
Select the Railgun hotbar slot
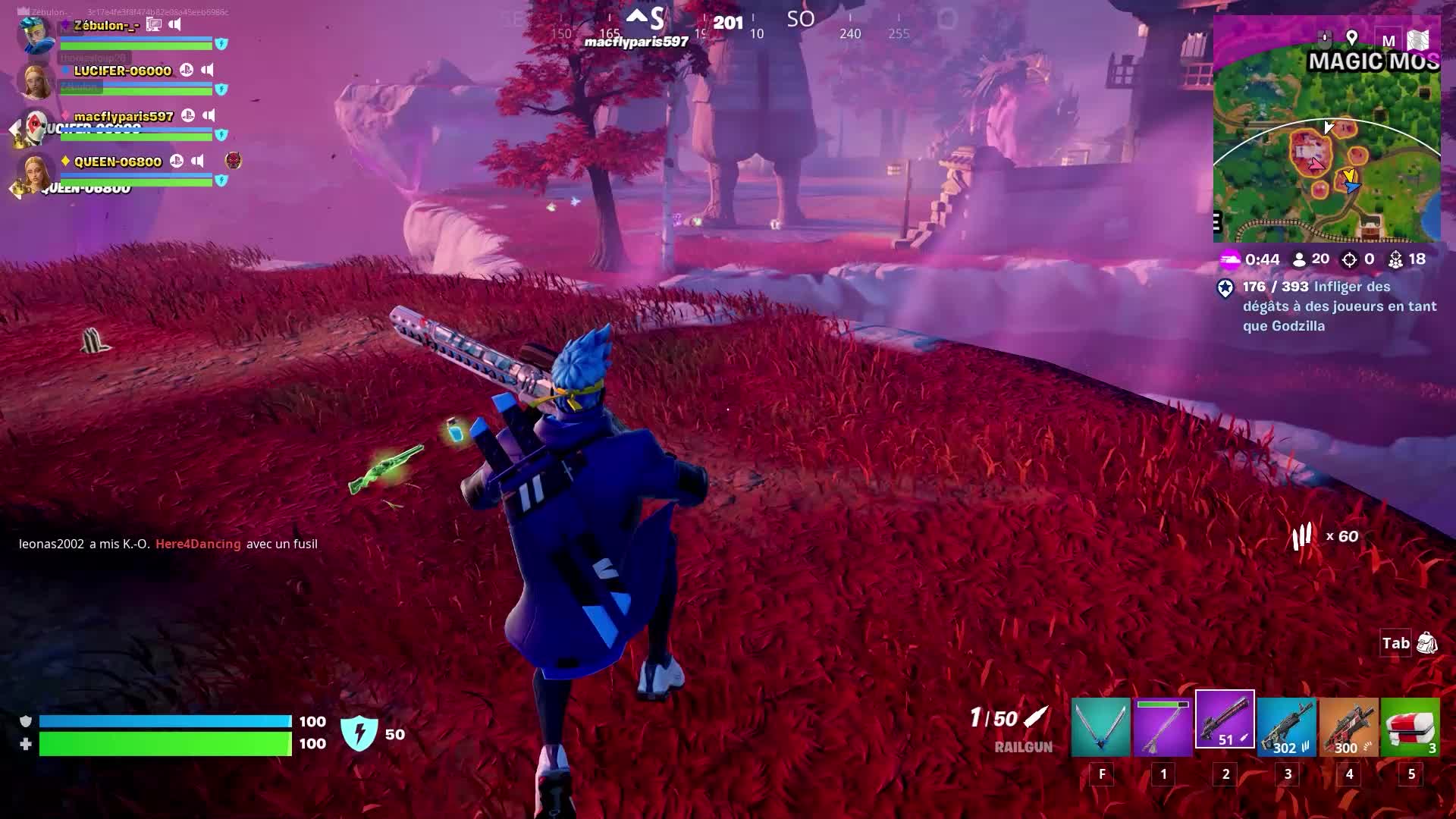[1225, 720]
